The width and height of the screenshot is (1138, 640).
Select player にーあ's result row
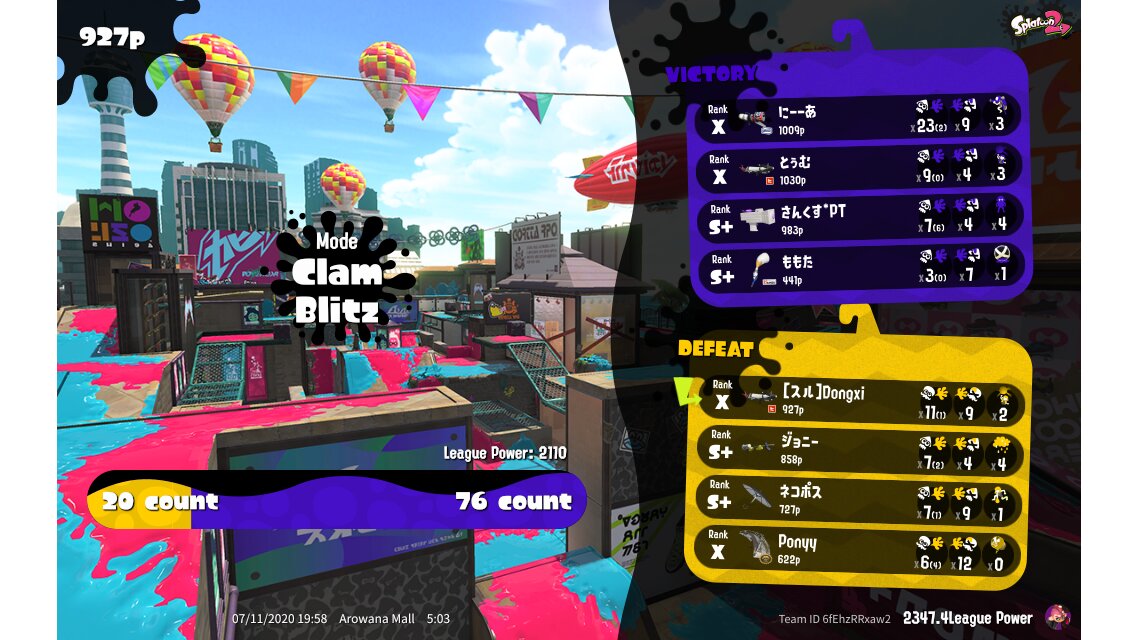pos(860,116)
